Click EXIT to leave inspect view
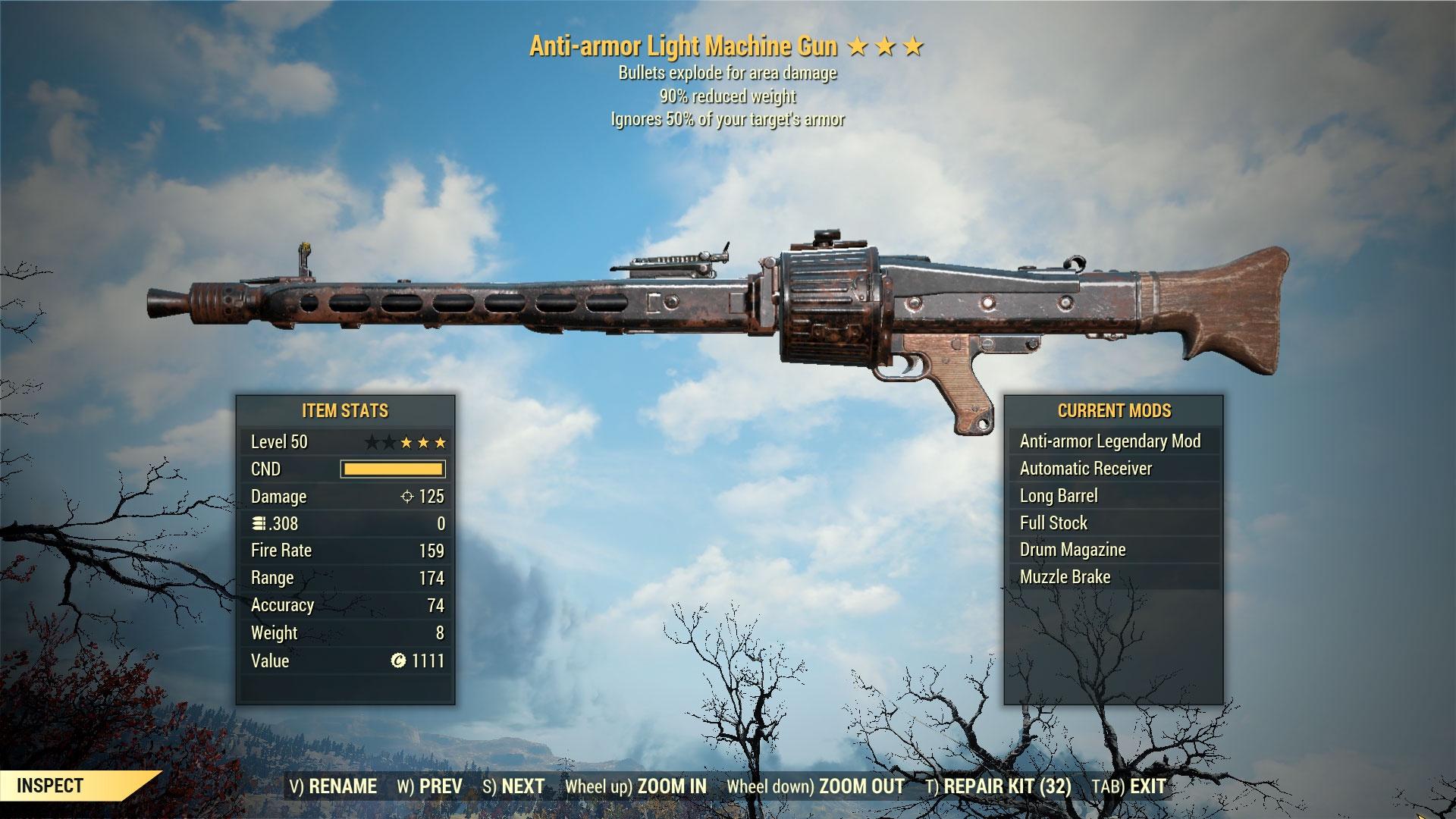Screen dimensions: 1456x819 point(1128,786)
